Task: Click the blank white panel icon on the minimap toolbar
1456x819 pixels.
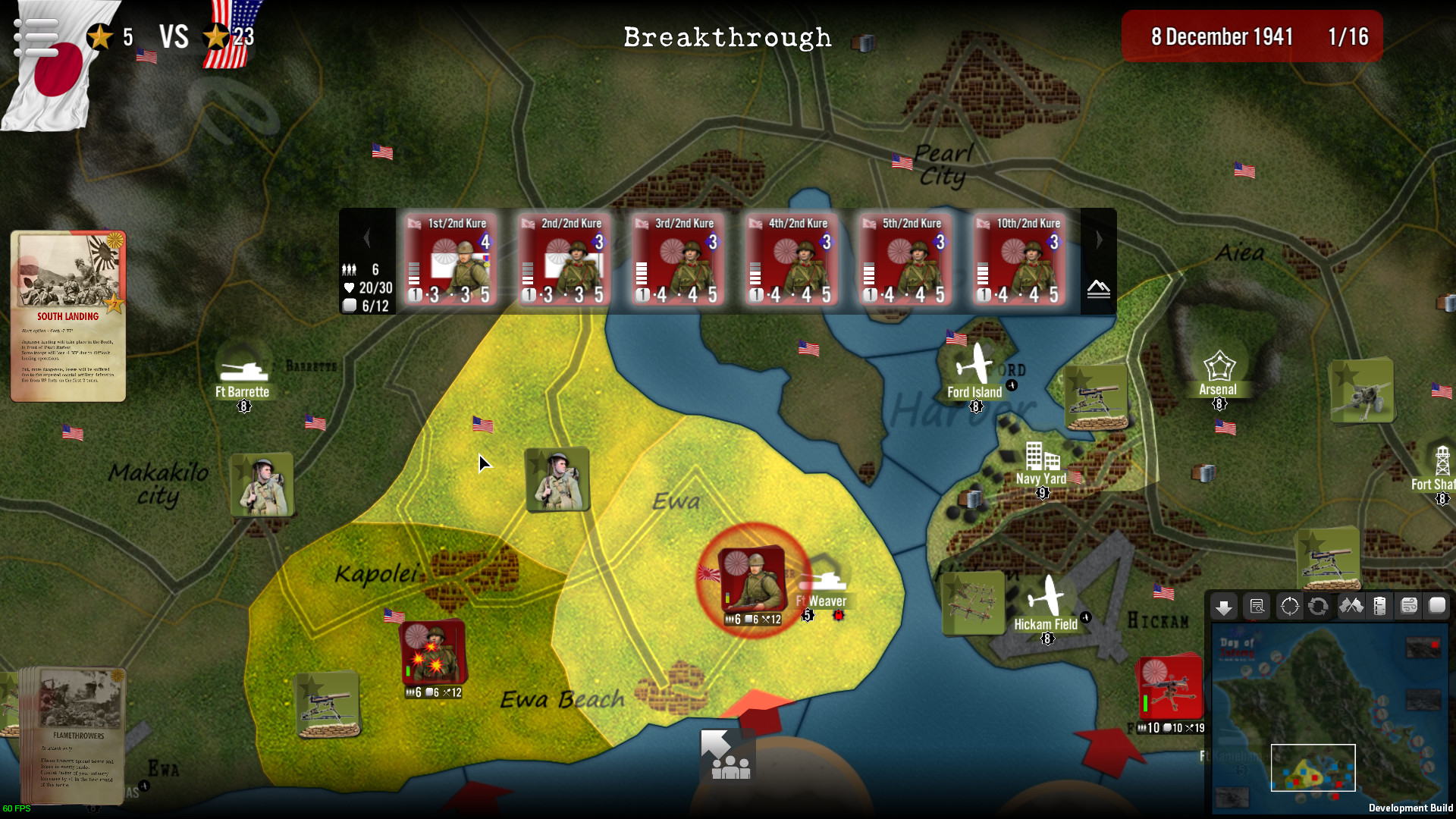Action: coord(1438,607)
